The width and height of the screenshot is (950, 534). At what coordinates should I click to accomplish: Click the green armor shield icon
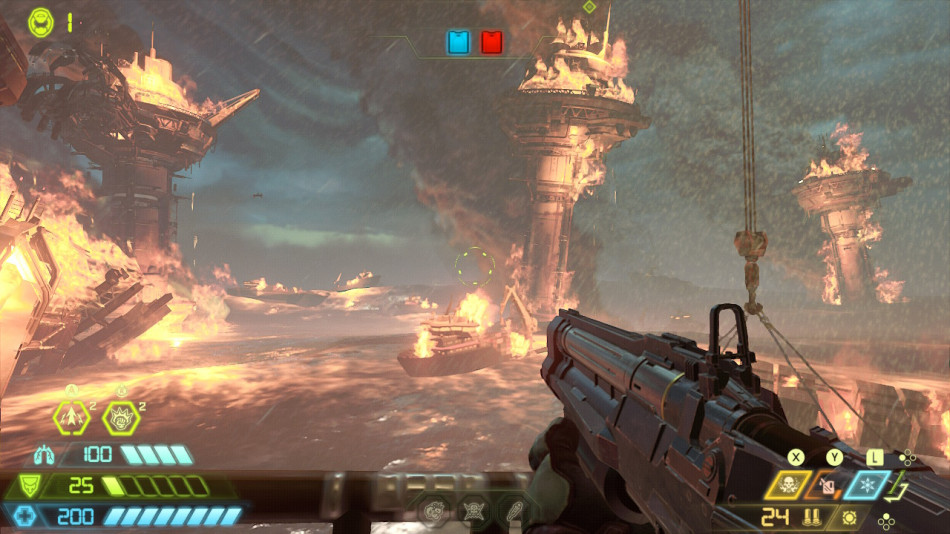[x=27, y=487]
